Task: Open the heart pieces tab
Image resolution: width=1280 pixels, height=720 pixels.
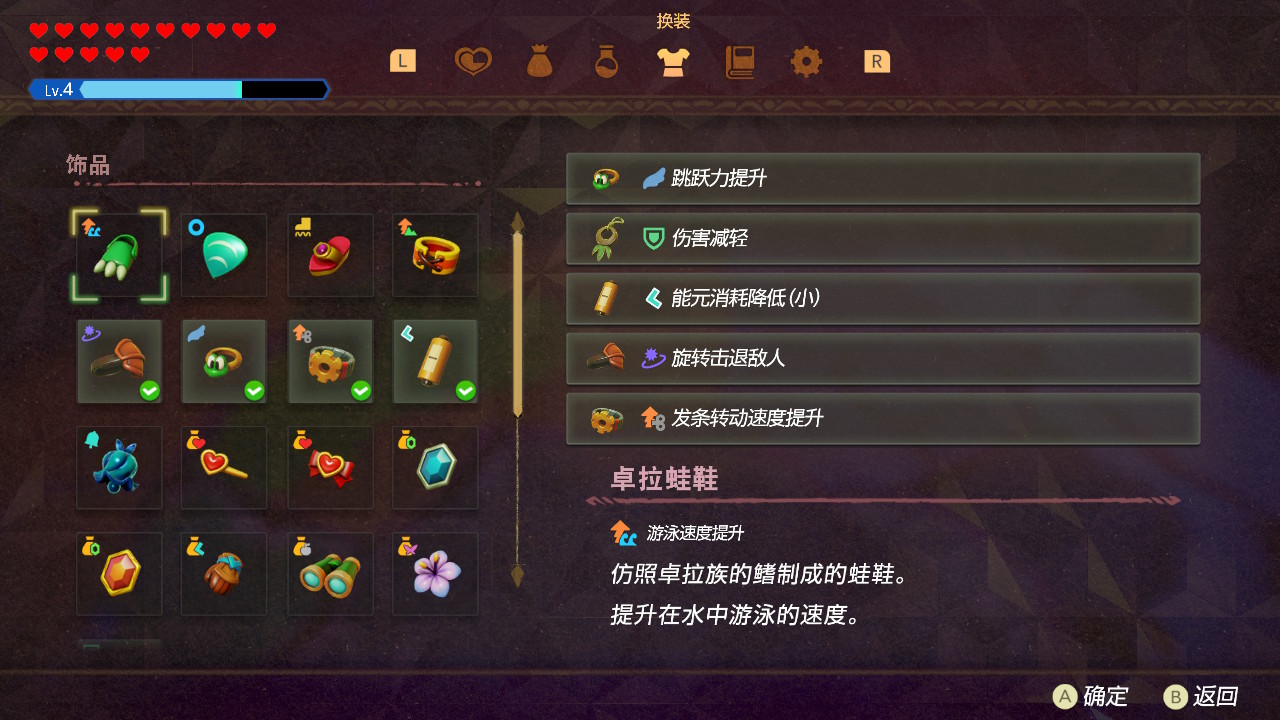Action: (x=473, y=62)
